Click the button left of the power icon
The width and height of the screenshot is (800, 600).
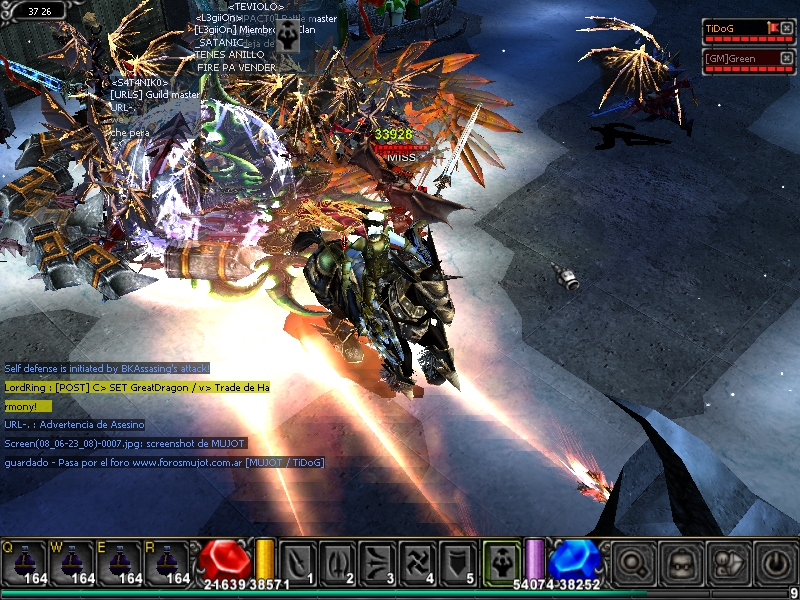tap(729, 562)
